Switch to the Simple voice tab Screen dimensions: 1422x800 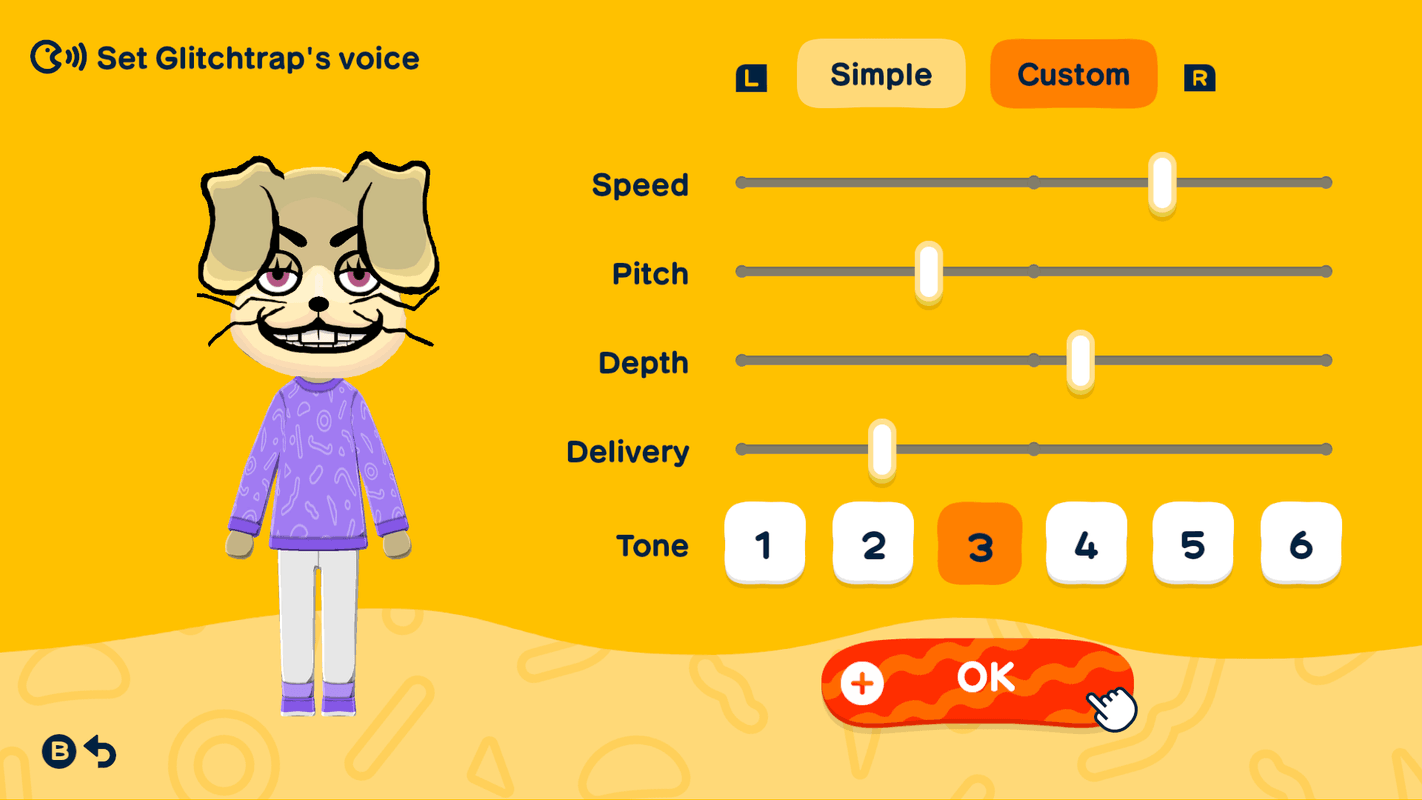[x=880, y=73]
